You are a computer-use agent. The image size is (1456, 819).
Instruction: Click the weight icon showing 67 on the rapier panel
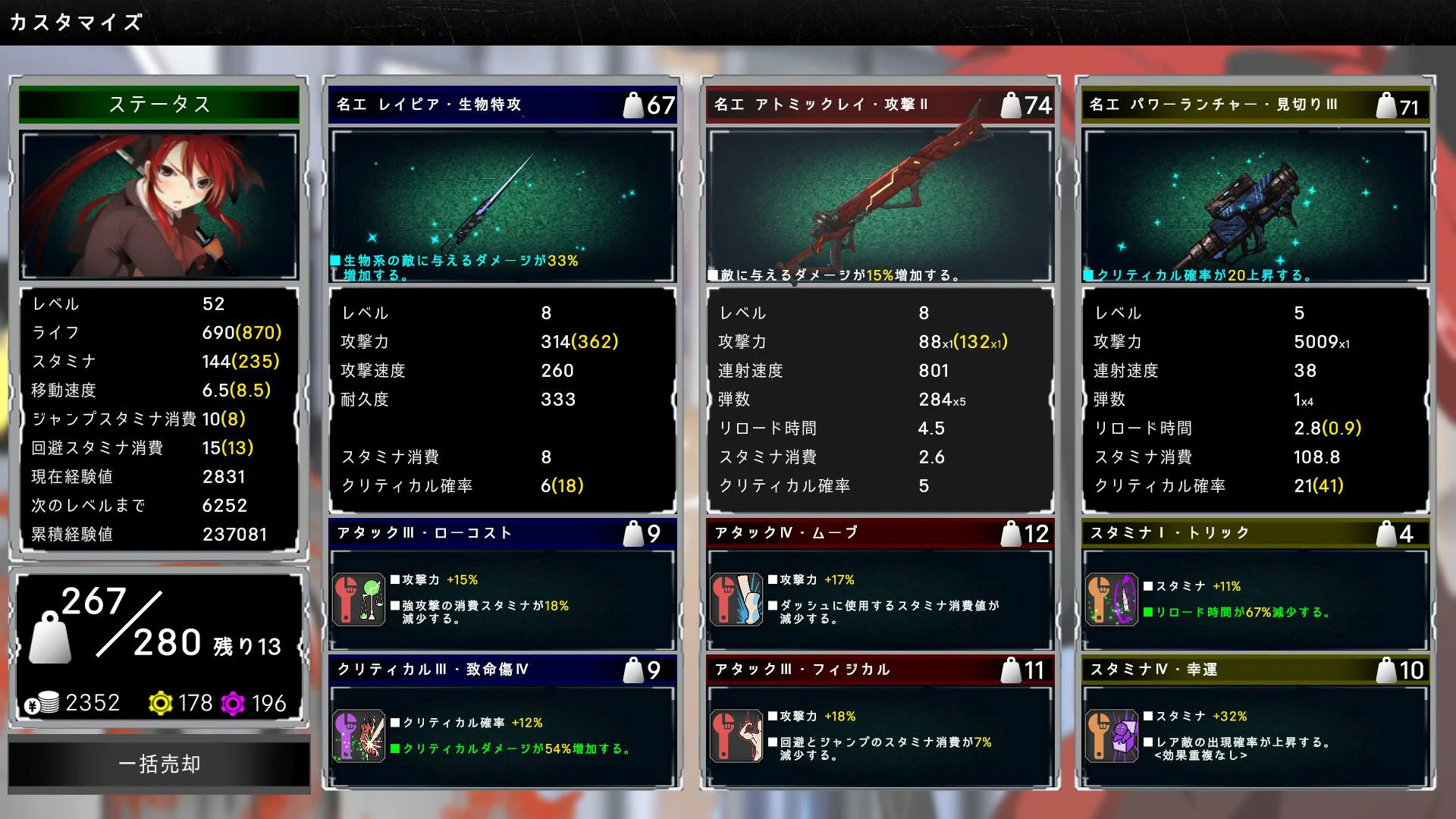coord(635,105)
